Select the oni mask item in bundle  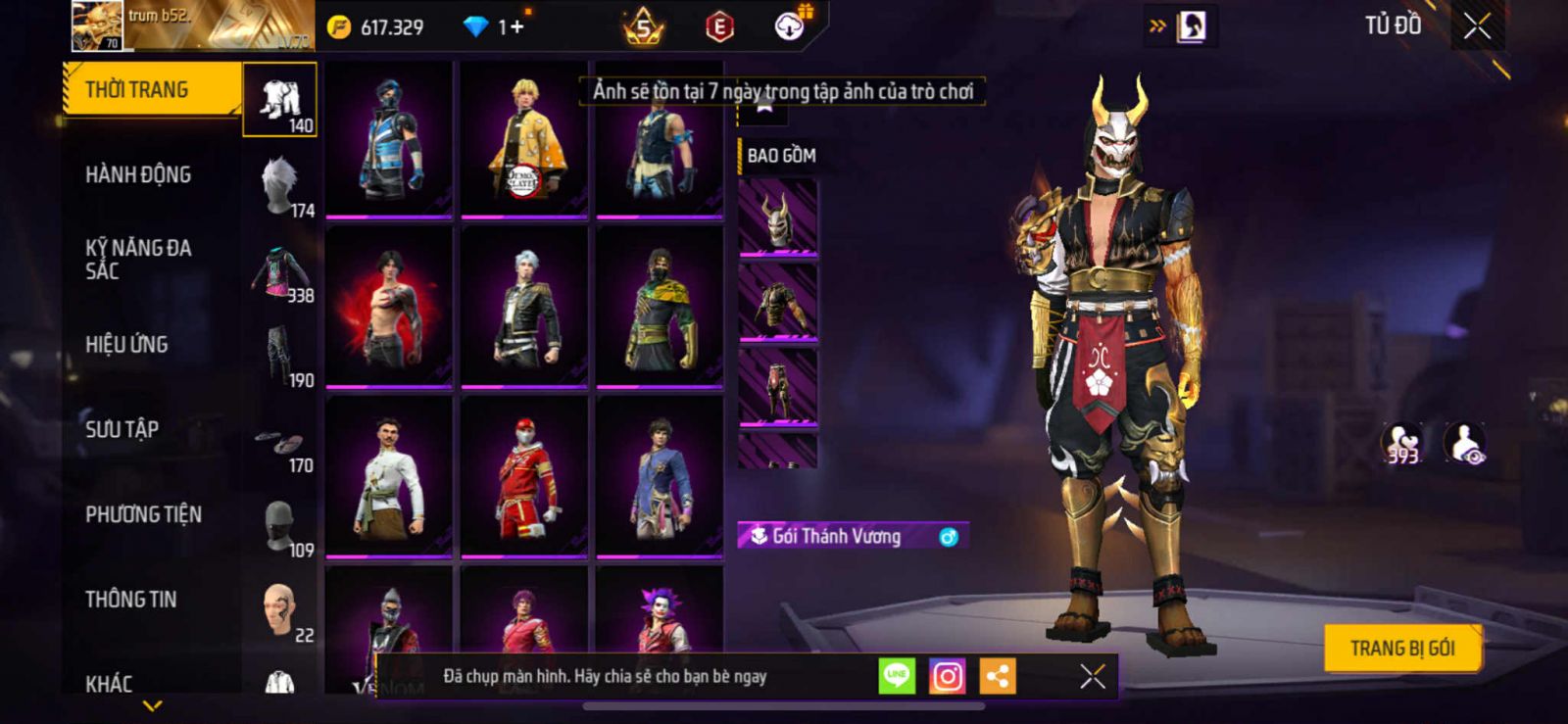click(x=778, y=218)
